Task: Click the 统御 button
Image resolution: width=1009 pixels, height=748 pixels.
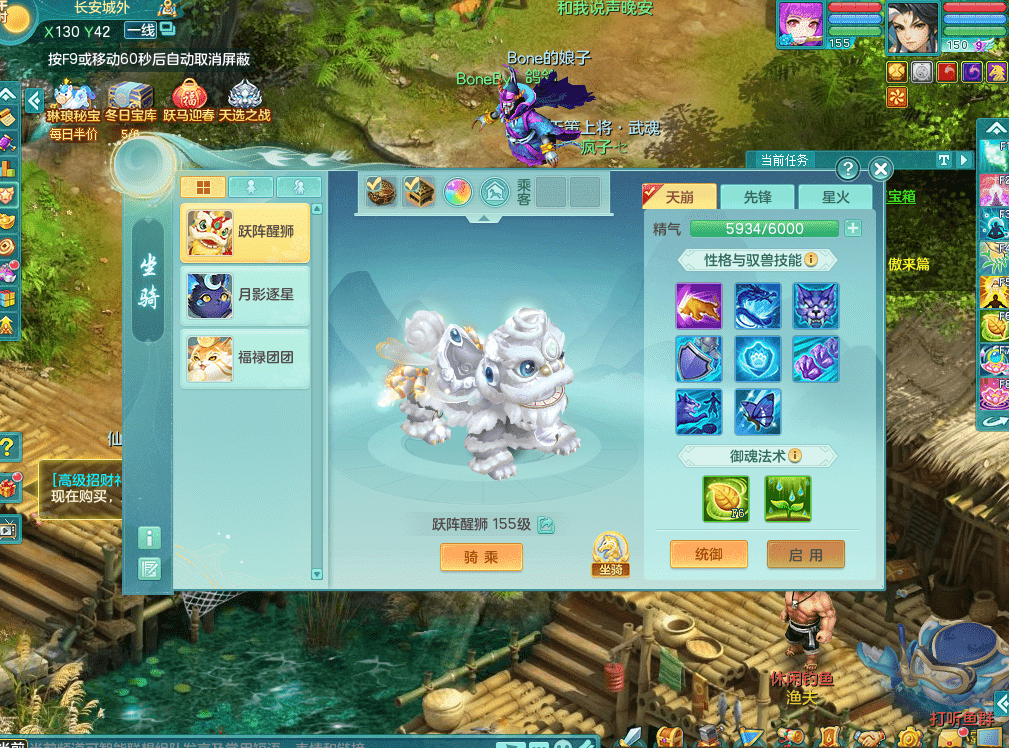Action: (x=708, y=554)
